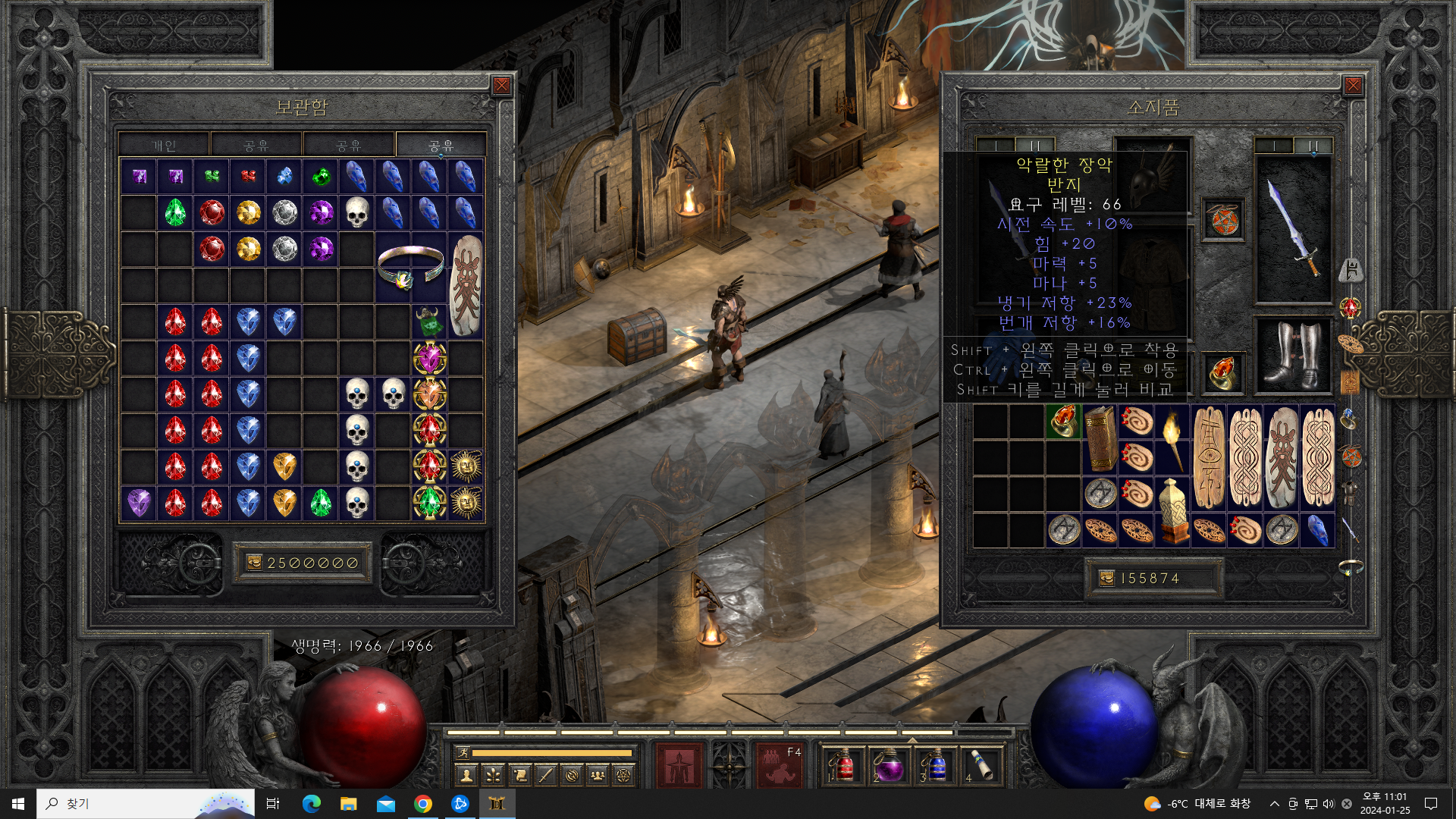Viewport: 1456px width, 819px height.
Task: Select the flaming torch charm in inventory
Action: (1172, 440)
